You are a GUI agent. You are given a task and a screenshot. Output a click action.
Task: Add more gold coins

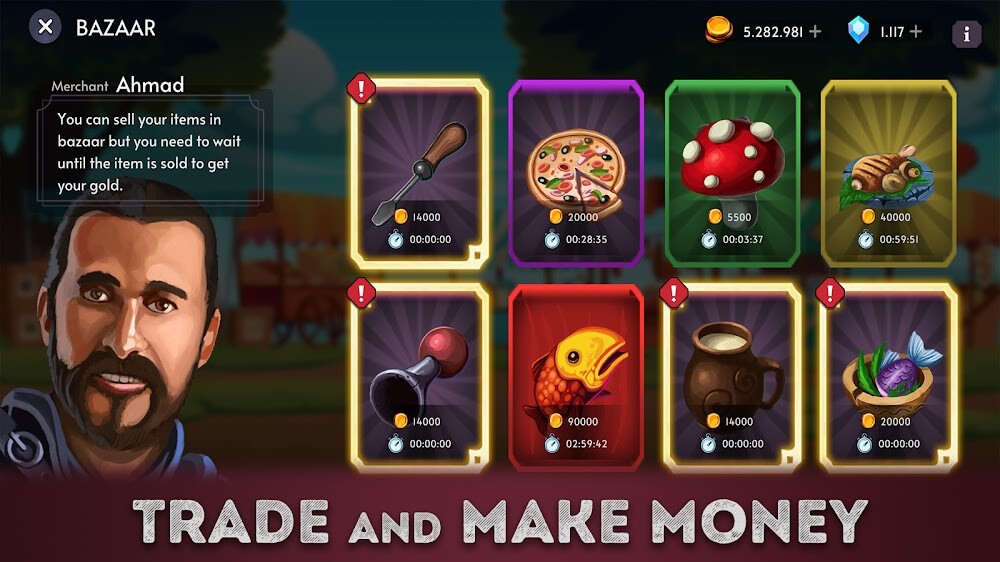coord(815,32)
